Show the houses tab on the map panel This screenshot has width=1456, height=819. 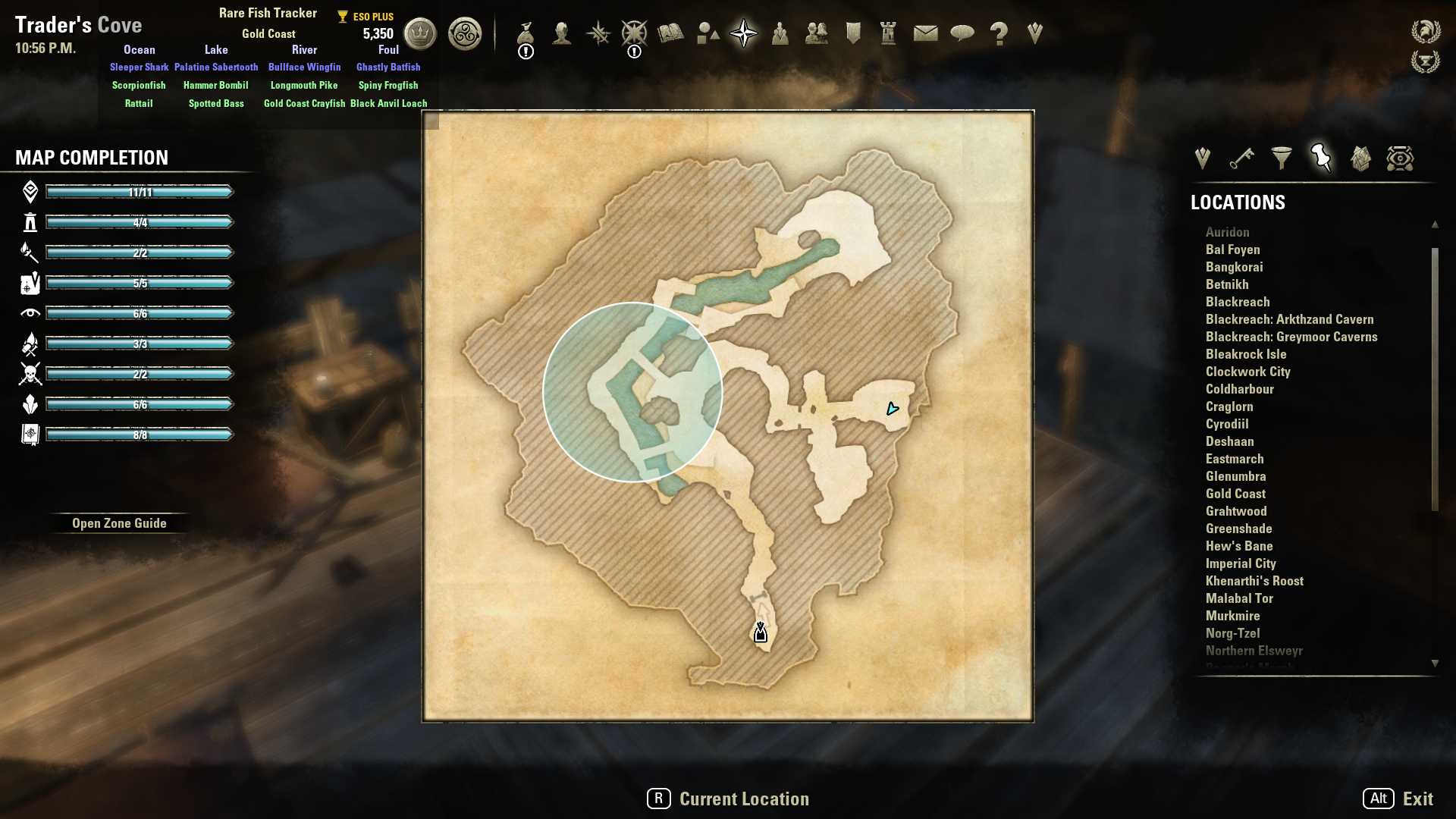point(1360,158)
